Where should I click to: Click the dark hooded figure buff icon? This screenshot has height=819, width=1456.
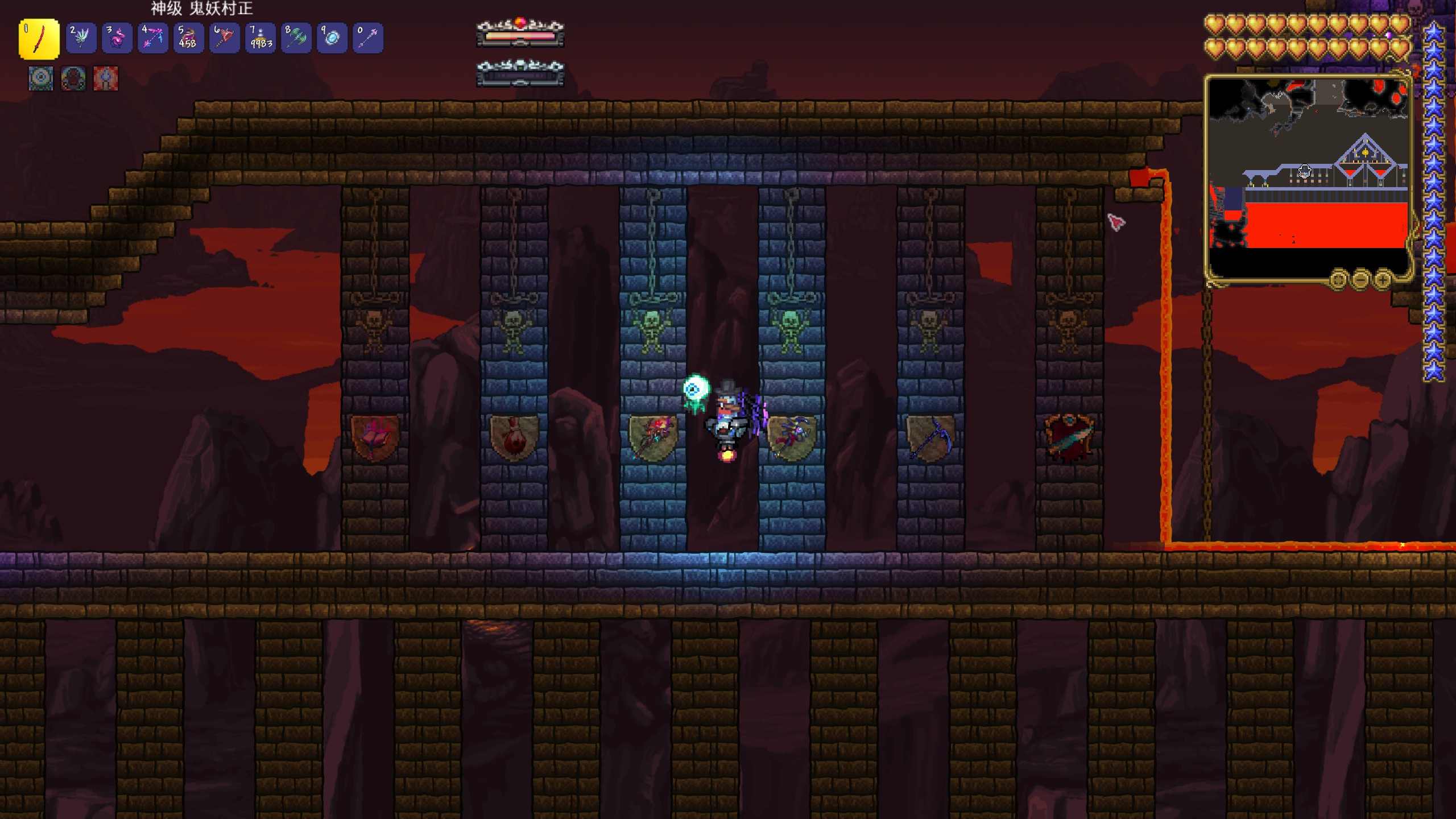73,78
